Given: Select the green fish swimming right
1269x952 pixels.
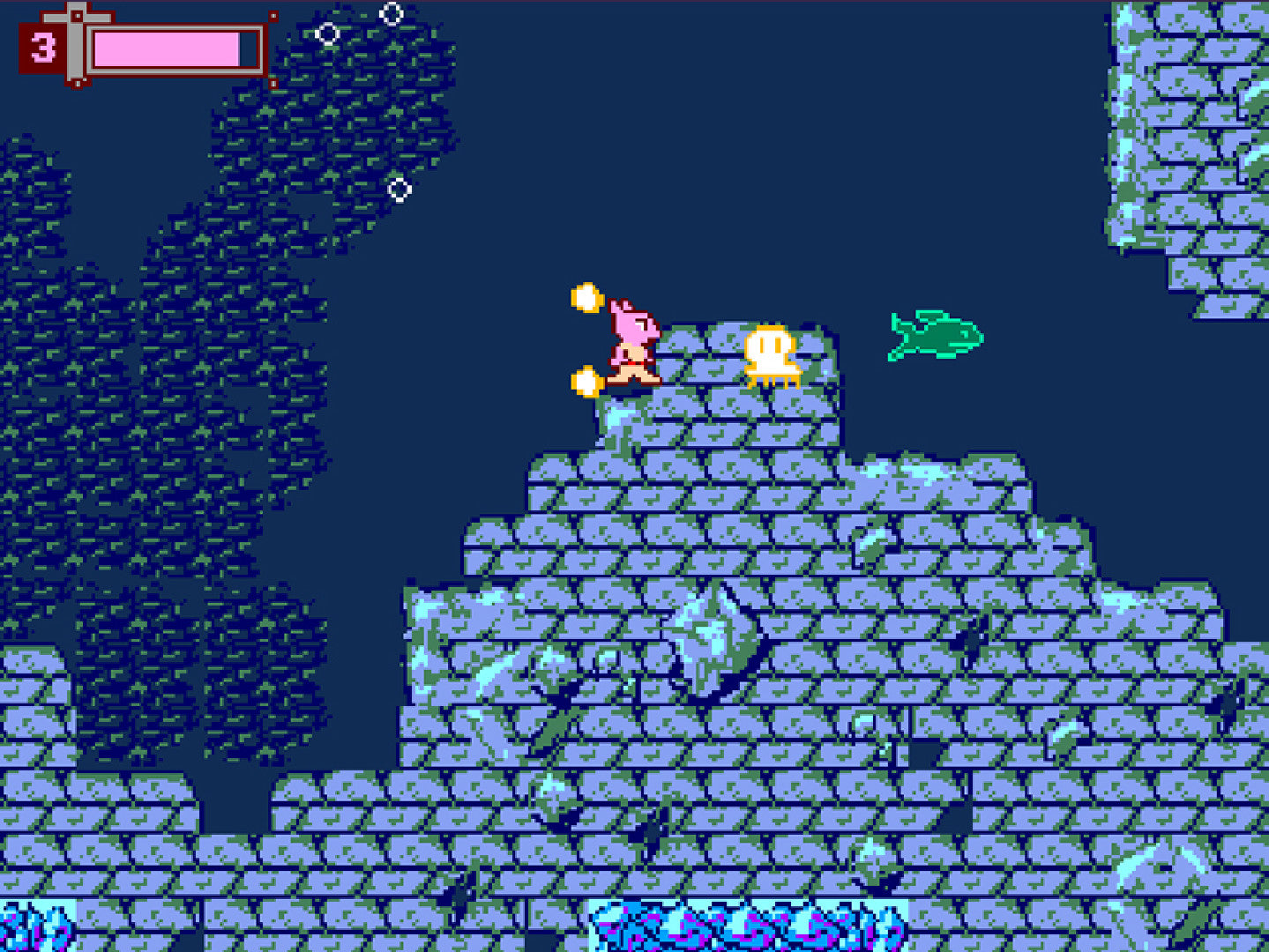Looking at the screenshot, I should tap(935, 336).
